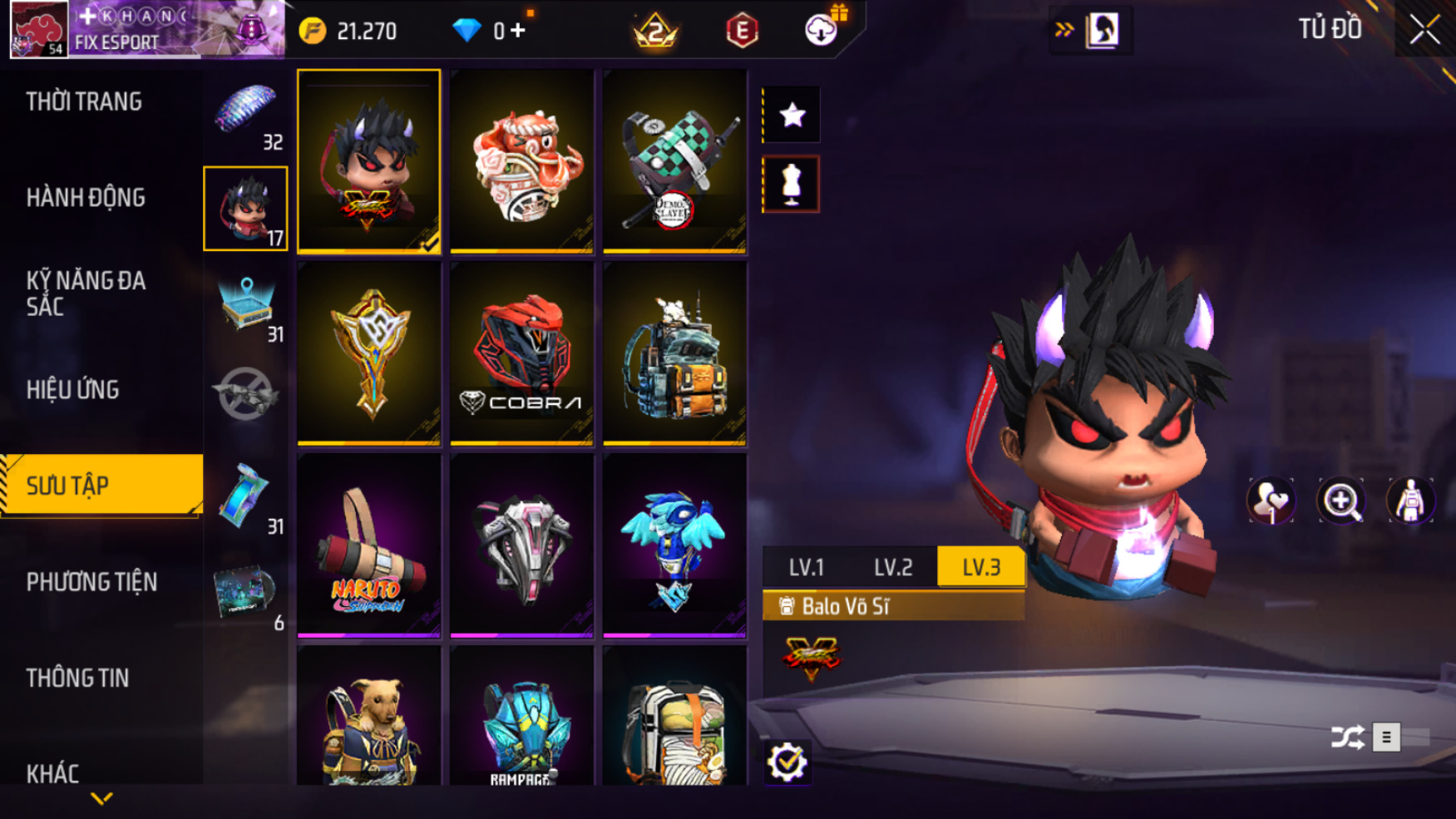
Task: Switch backpack preview to LV.2
Action: click(x=893, y=567)
